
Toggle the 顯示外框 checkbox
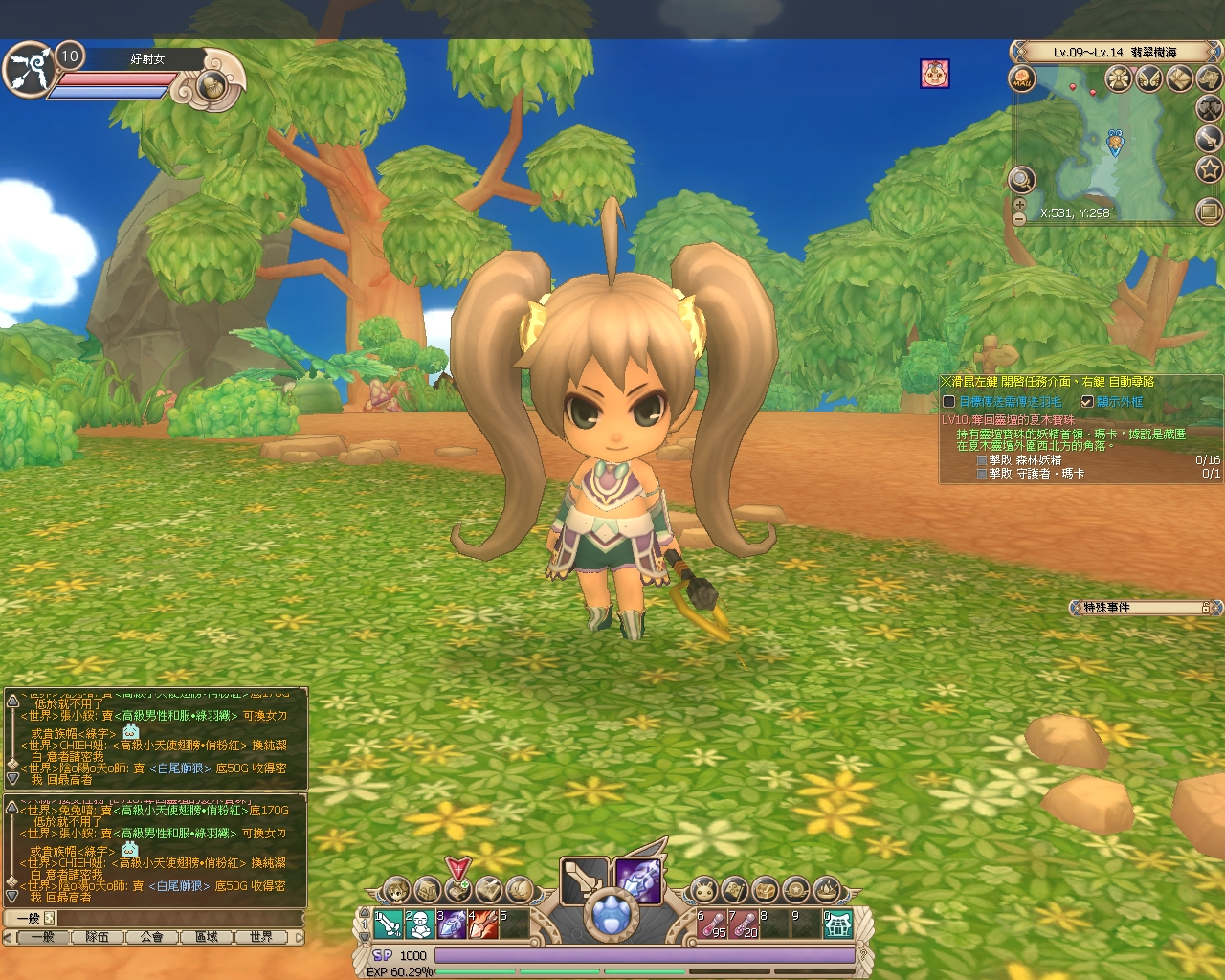pyautogui.click(x=1087, y=402)
